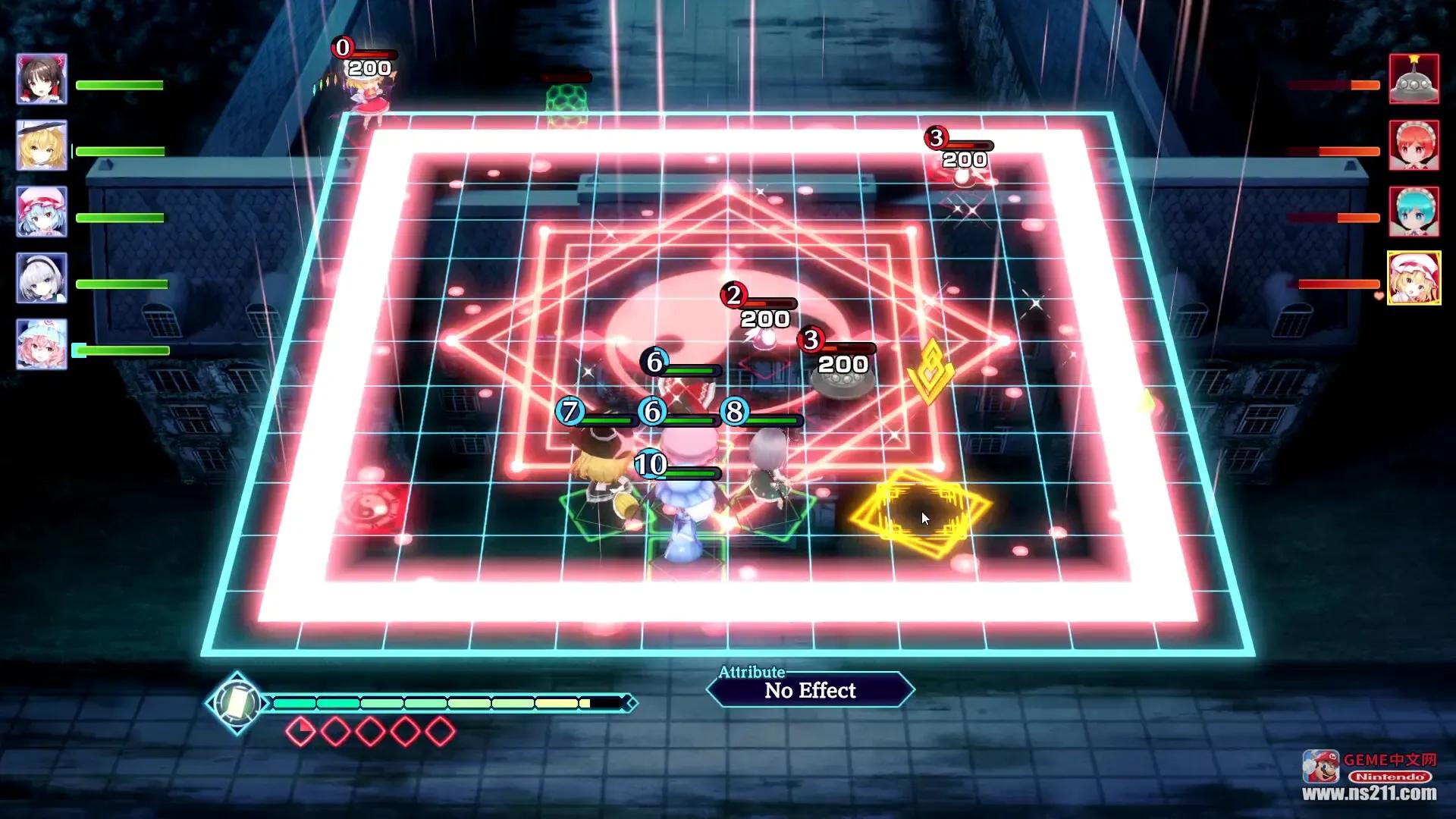Activate the spell card gauge icon
1456x819 pixels.
click(x=237, y=703)
